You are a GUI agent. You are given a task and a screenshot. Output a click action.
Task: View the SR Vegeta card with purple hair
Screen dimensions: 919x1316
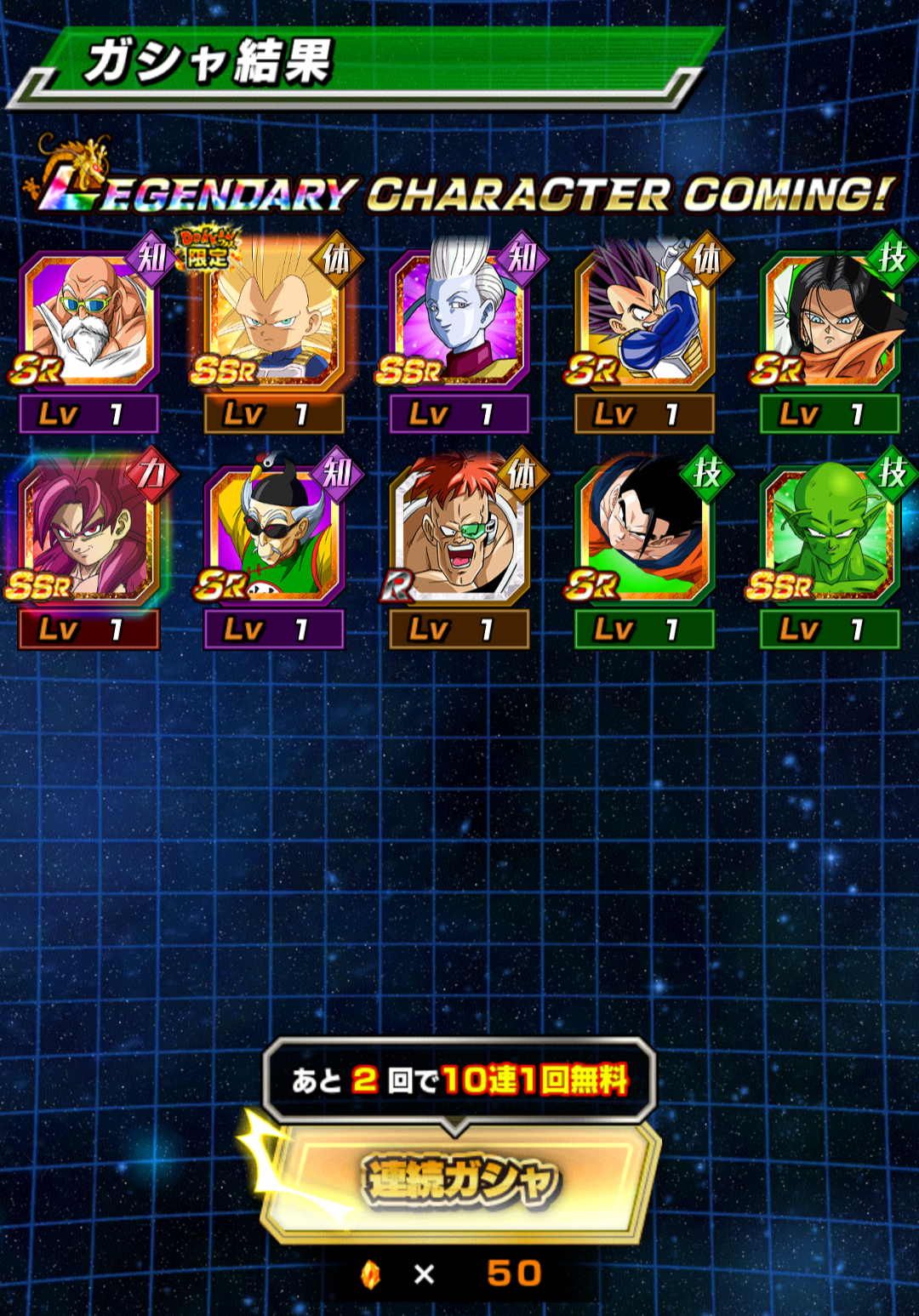644,319
